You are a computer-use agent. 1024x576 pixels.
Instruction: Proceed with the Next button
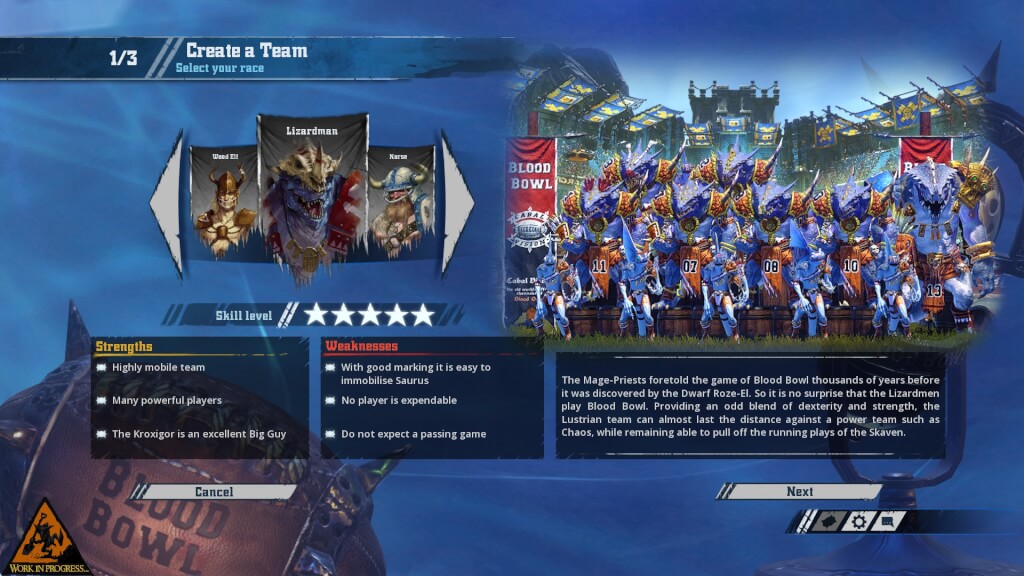799,492
